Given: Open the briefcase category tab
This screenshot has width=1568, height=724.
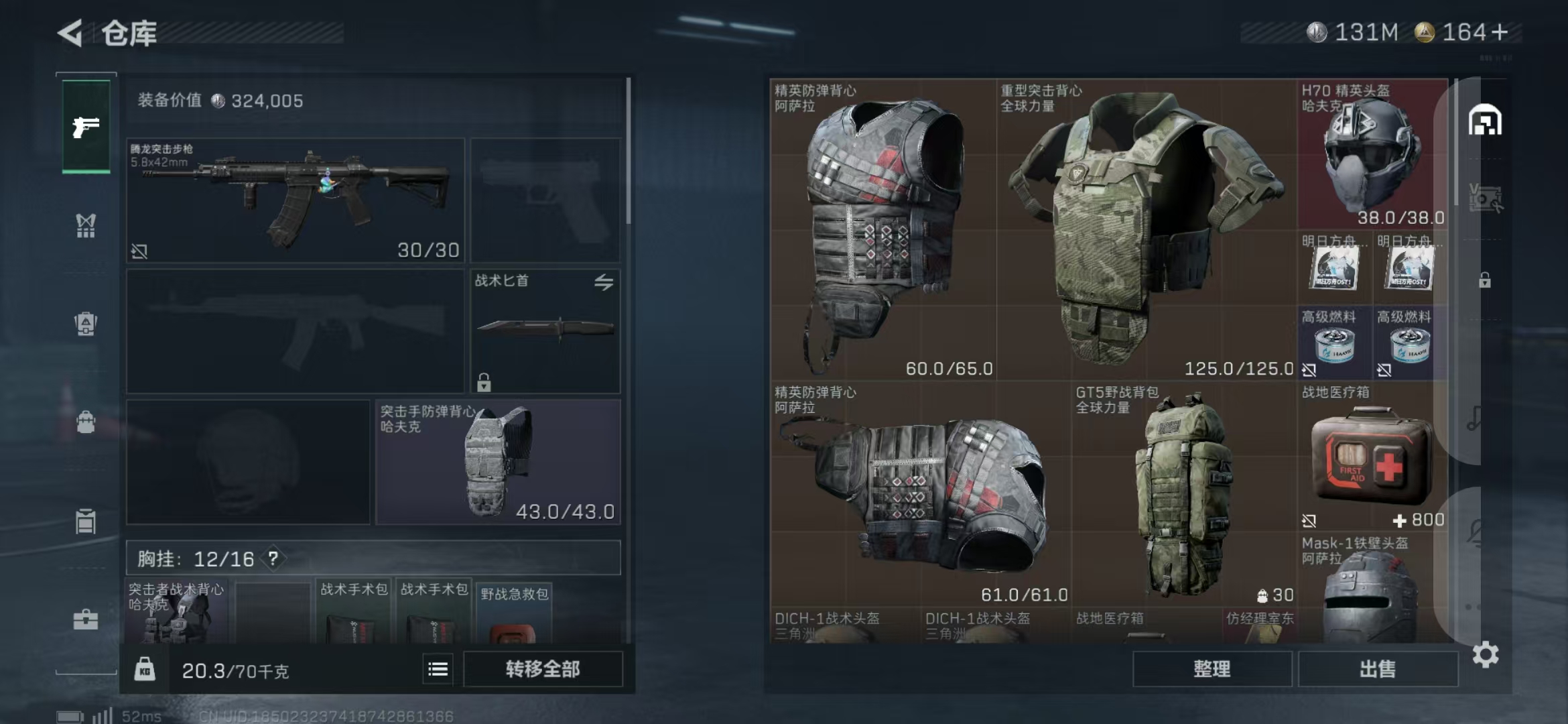Looking at the screenshot, I should tap(86, 619).
